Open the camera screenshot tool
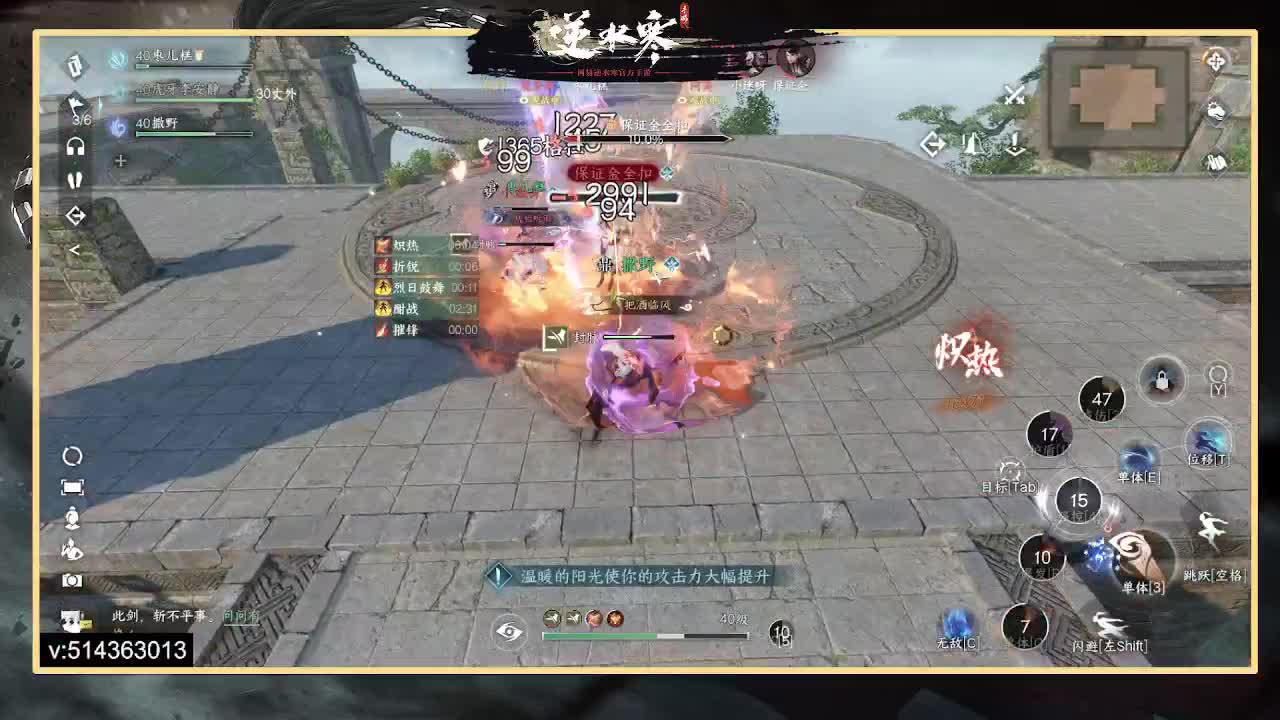Viewport: 1280px width, 720px height. click(71, 578)
